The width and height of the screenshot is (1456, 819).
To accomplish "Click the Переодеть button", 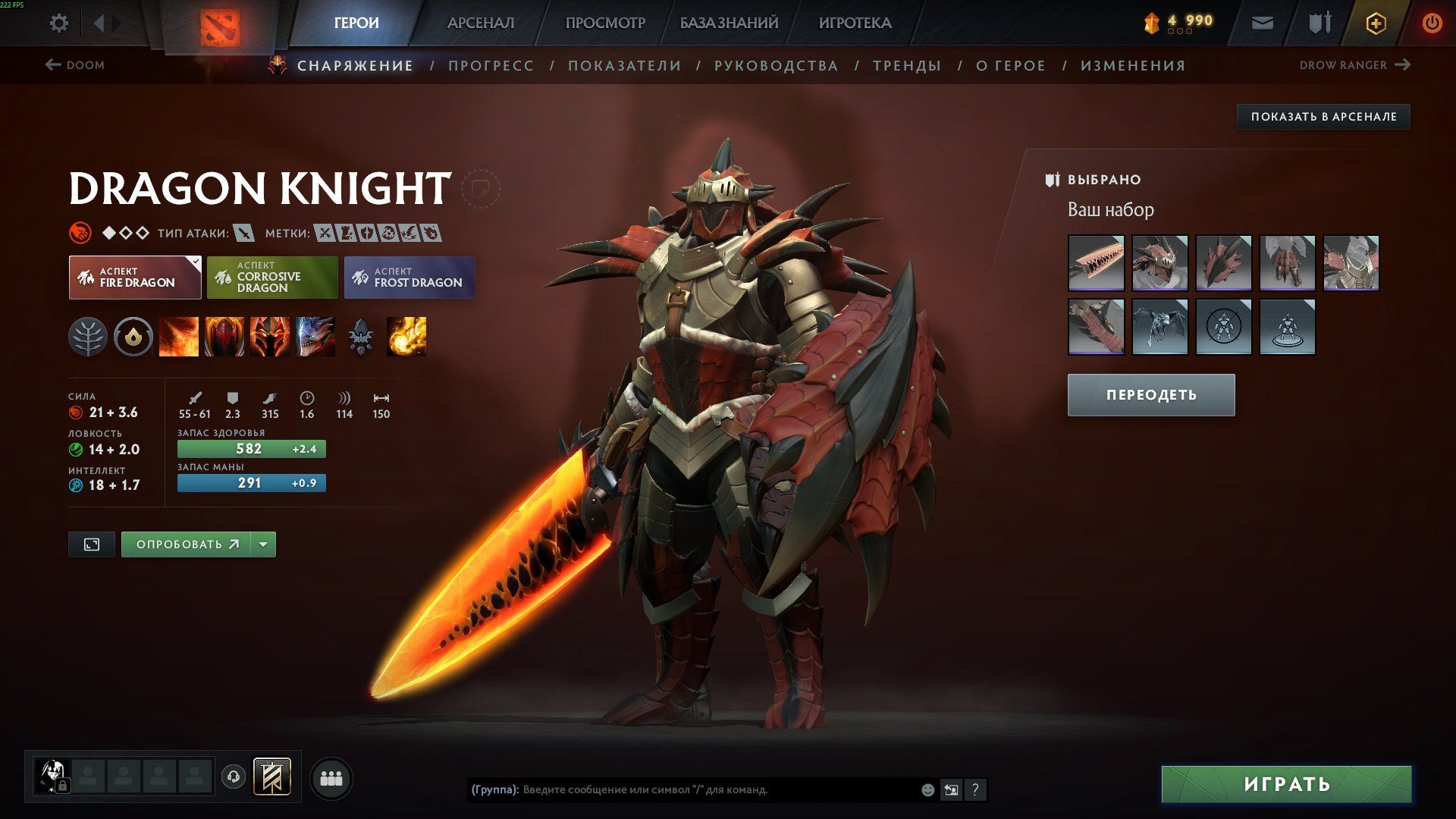I will (x=1150, y=395).
